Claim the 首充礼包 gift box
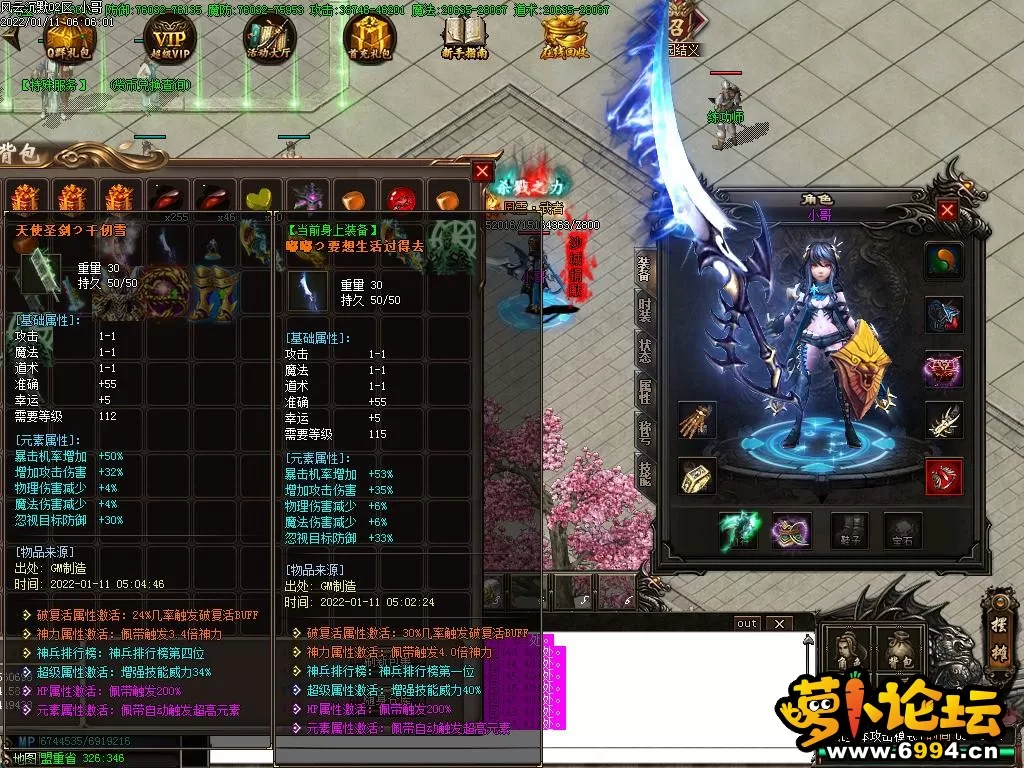 [369, 39]
